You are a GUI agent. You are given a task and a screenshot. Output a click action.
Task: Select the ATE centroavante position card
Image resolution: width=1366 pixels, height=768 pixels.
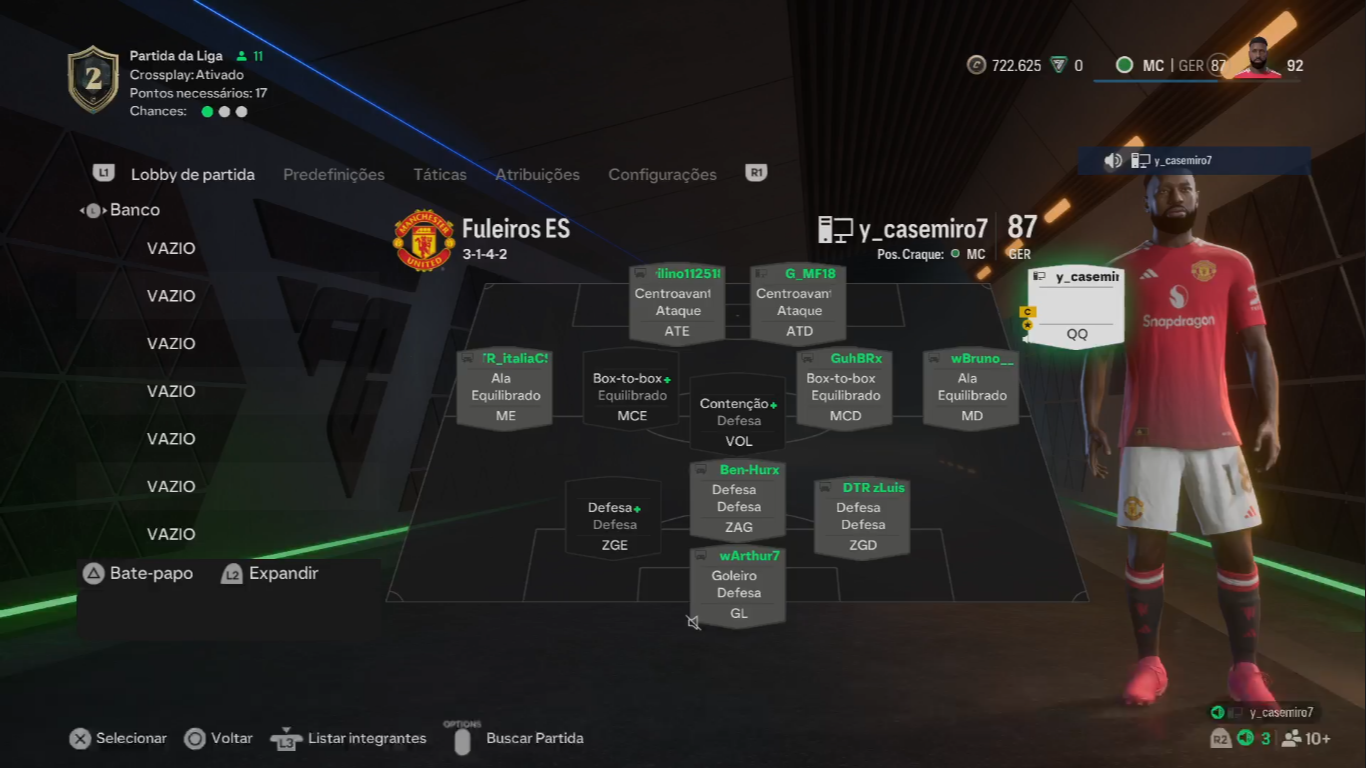point(677,304)
